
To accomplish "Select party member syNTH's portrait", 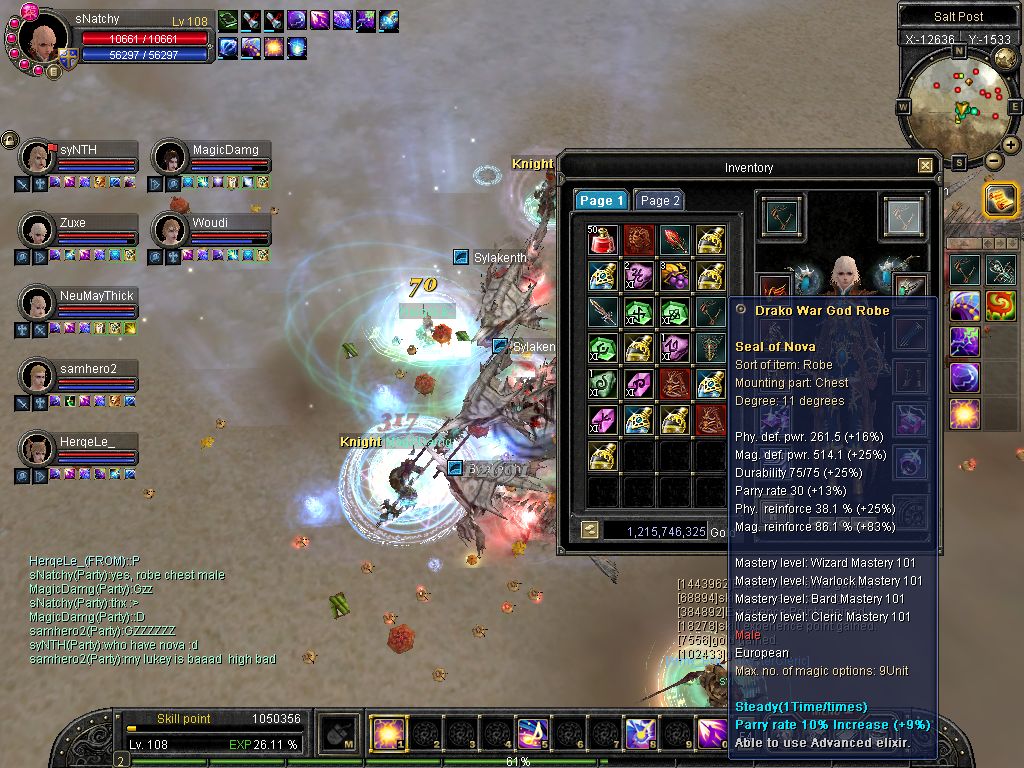I will click(x=38, y=156).
